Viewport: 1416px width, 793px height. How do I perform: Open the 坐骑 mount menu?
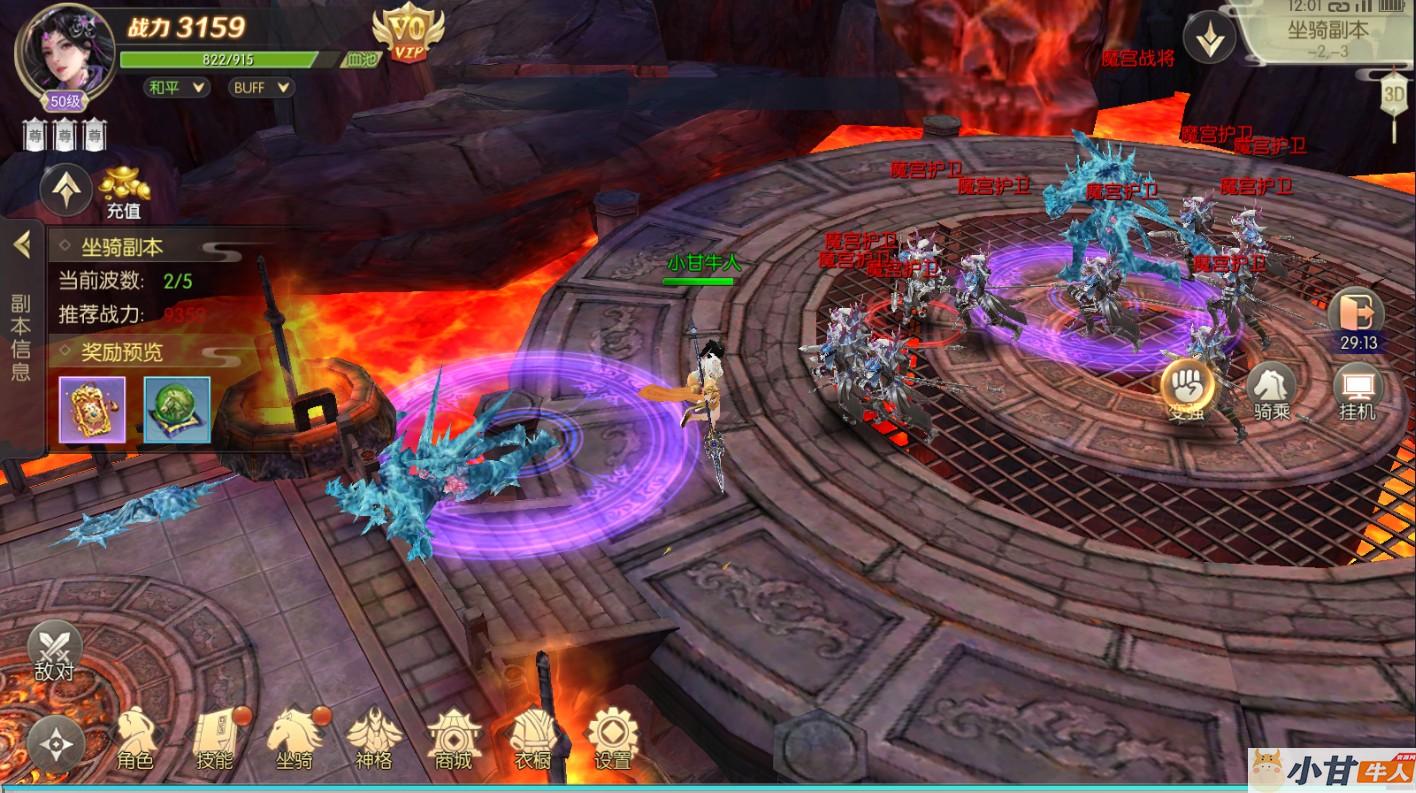tap(294, 741)
